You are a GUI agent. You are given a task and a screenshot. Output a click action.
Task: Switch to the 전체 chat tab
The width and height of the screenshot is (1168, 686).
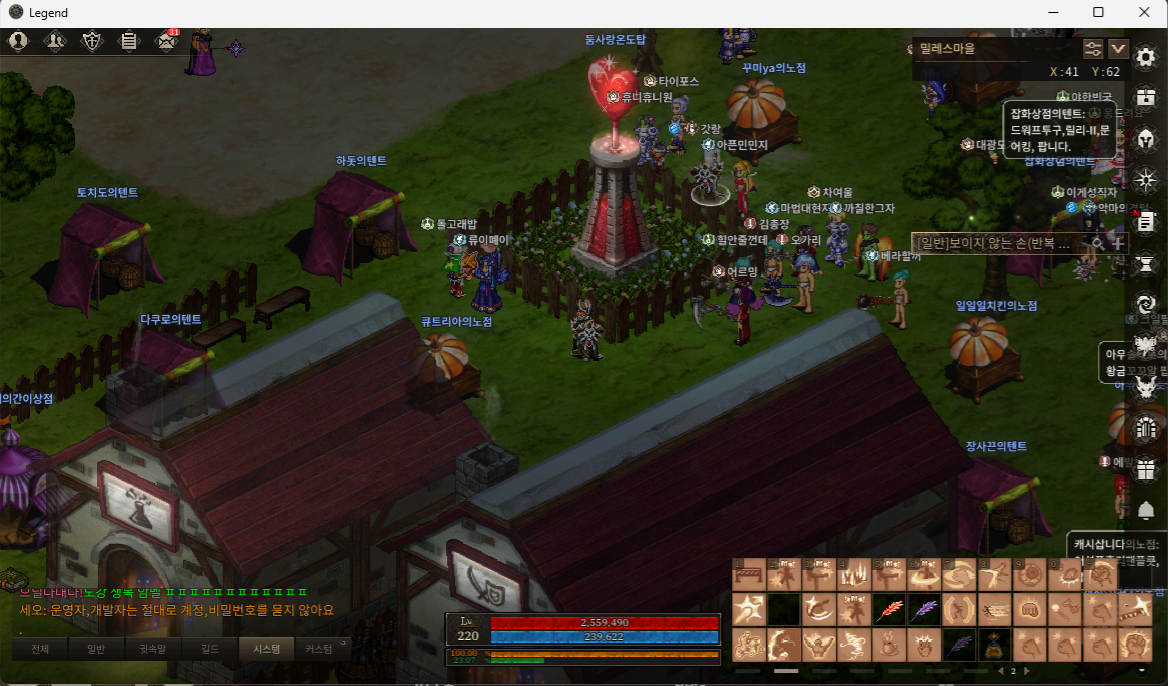click(41, 649)
